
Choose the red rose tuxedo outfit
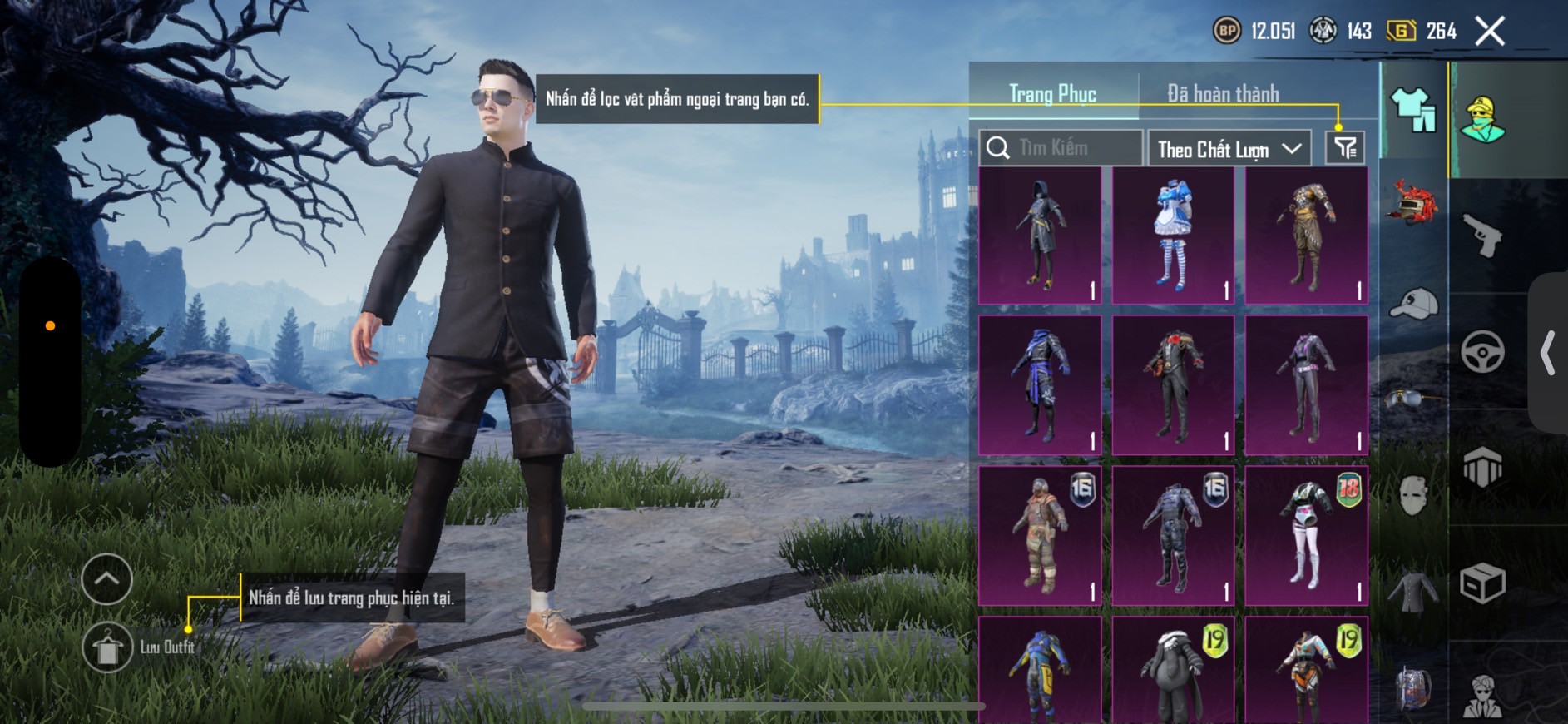click(1173, 385)
